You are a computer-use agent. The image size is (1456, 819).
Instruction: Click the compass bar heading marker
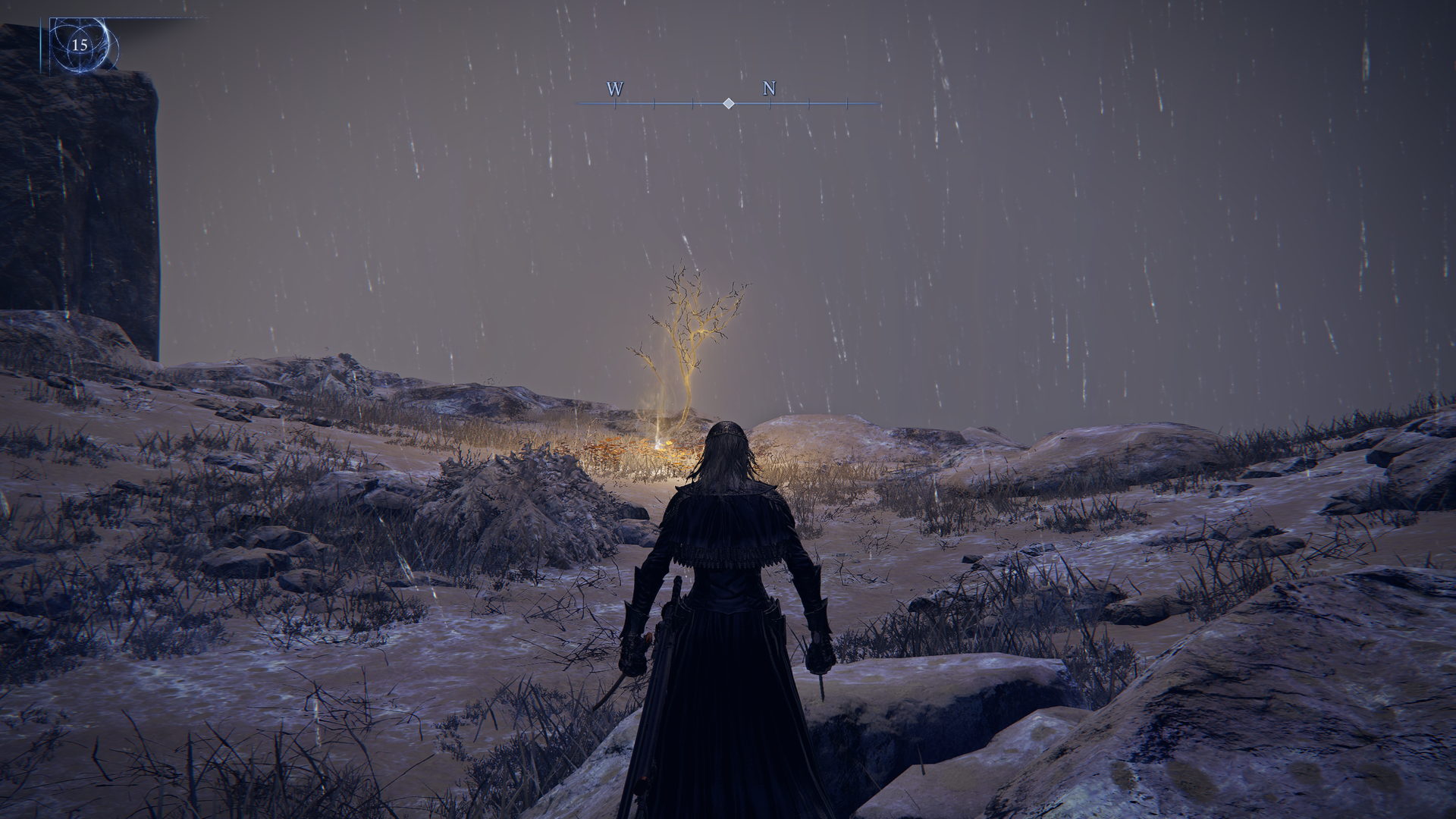(x=728, y=103)
